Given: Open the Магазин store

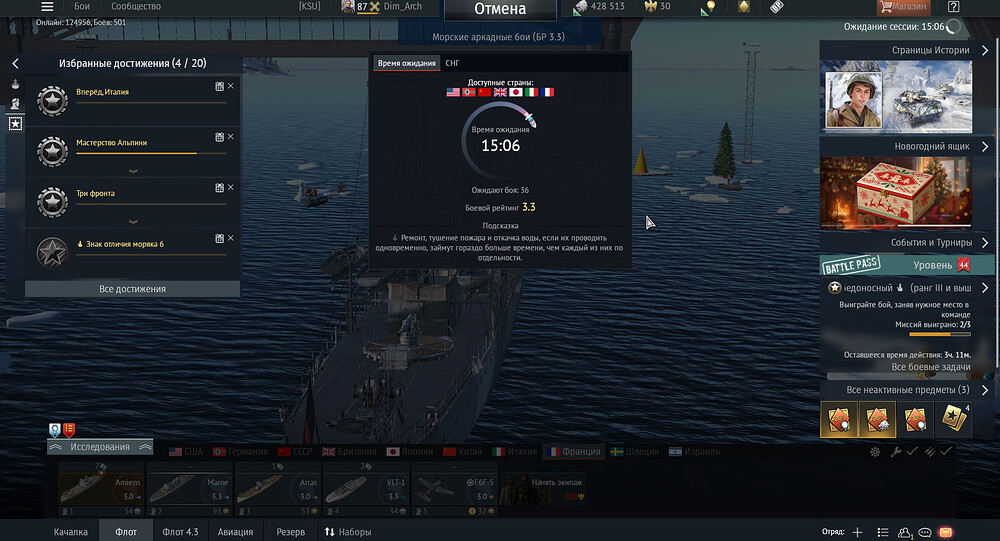Looking at the screenshot, I should 901,7.
